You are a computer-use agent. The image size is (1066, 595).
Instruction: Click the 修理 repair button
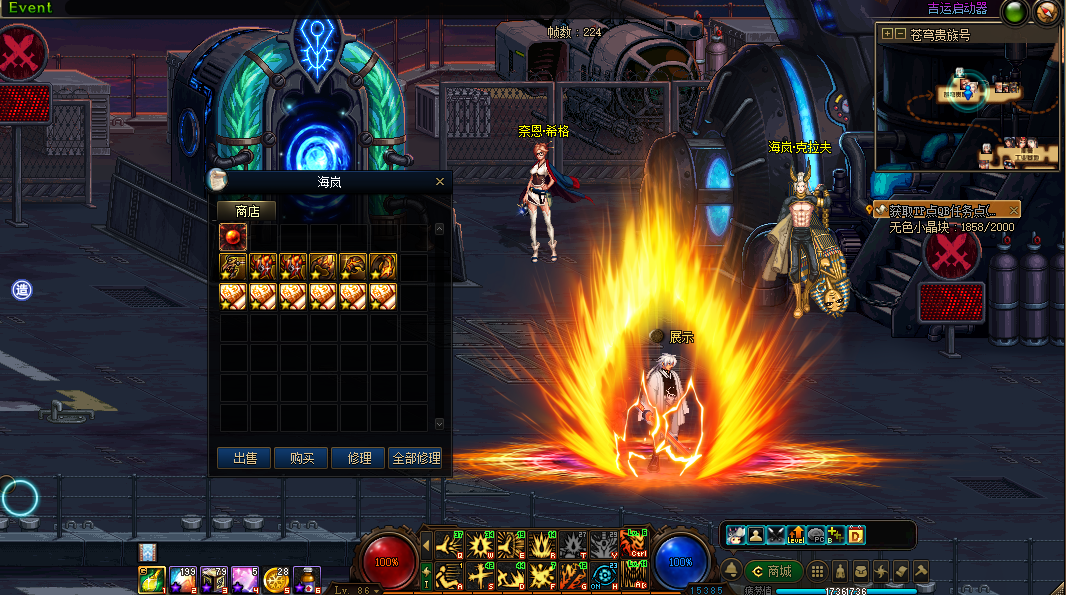click(359, 458)
